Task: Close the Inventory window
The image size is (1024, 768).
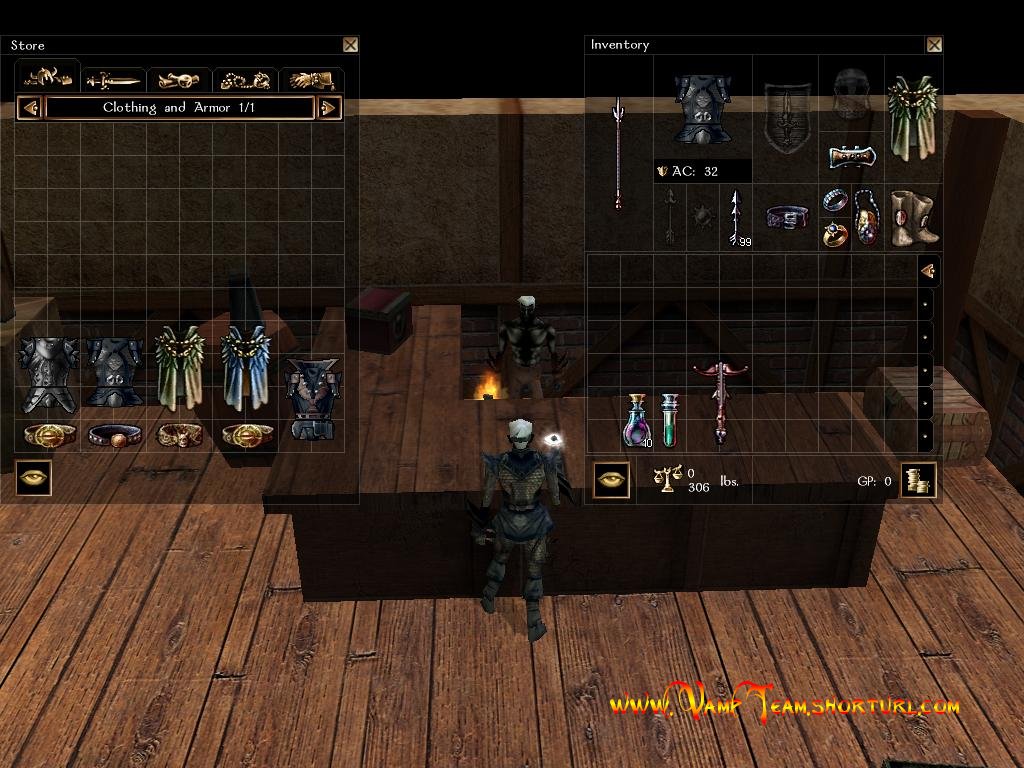Action: (934, 45)
